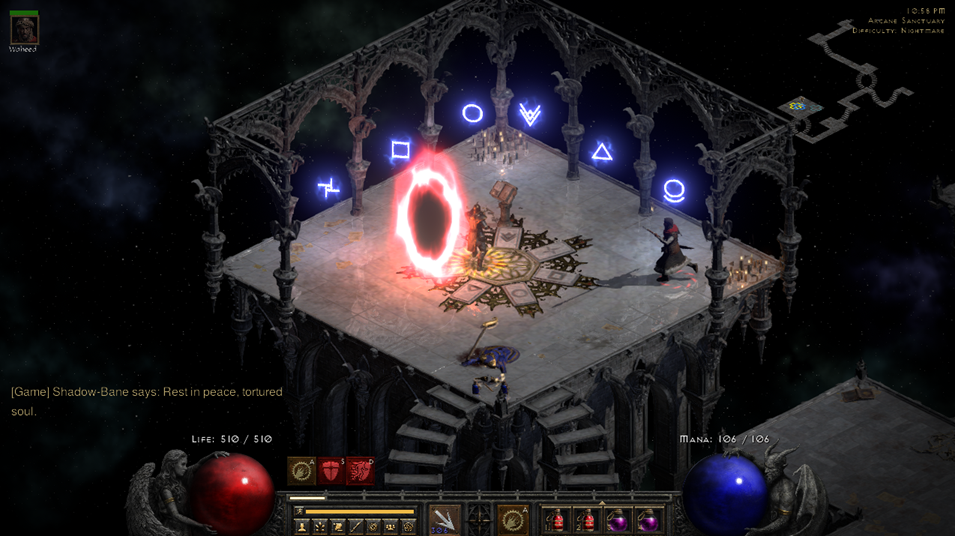
Task: Open the multiple arrow left skill selector
Action: [x=444, y=520]
